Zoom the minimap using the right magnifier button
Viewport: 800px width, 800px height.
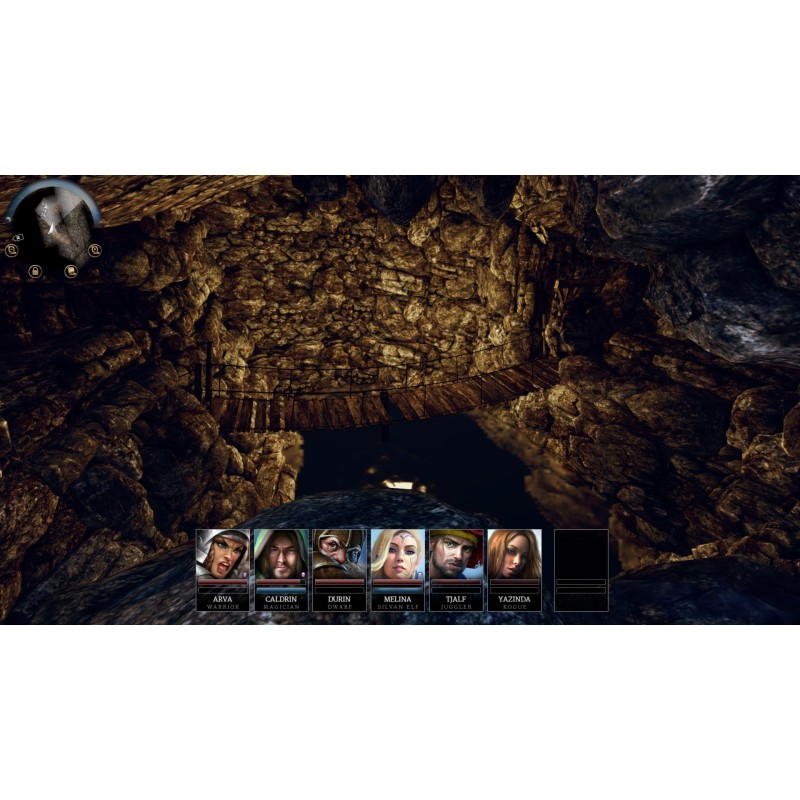[95, 250]
